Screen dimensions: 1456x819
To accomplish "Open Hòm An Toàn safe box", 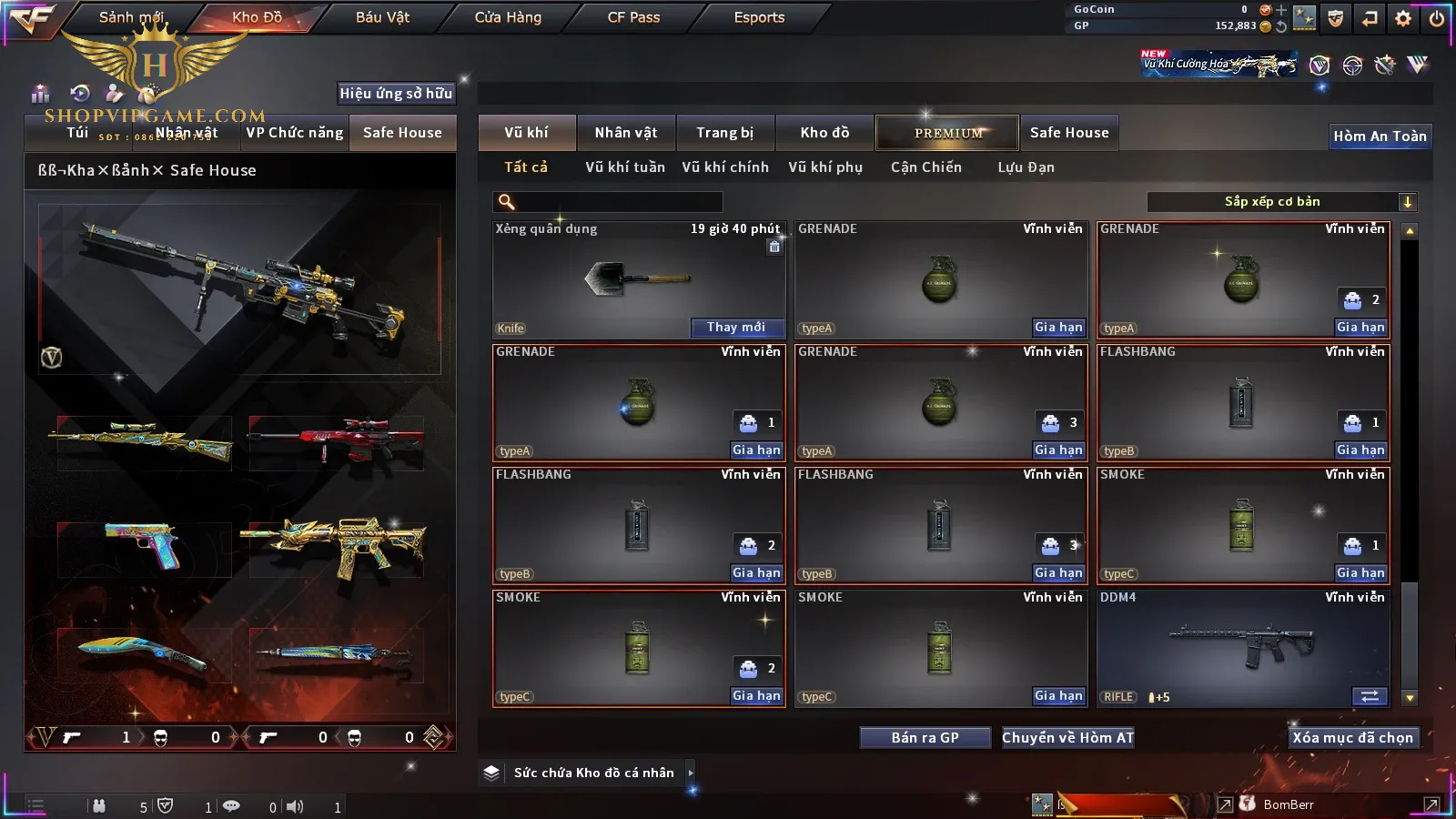I will [x=1380, y=136].
